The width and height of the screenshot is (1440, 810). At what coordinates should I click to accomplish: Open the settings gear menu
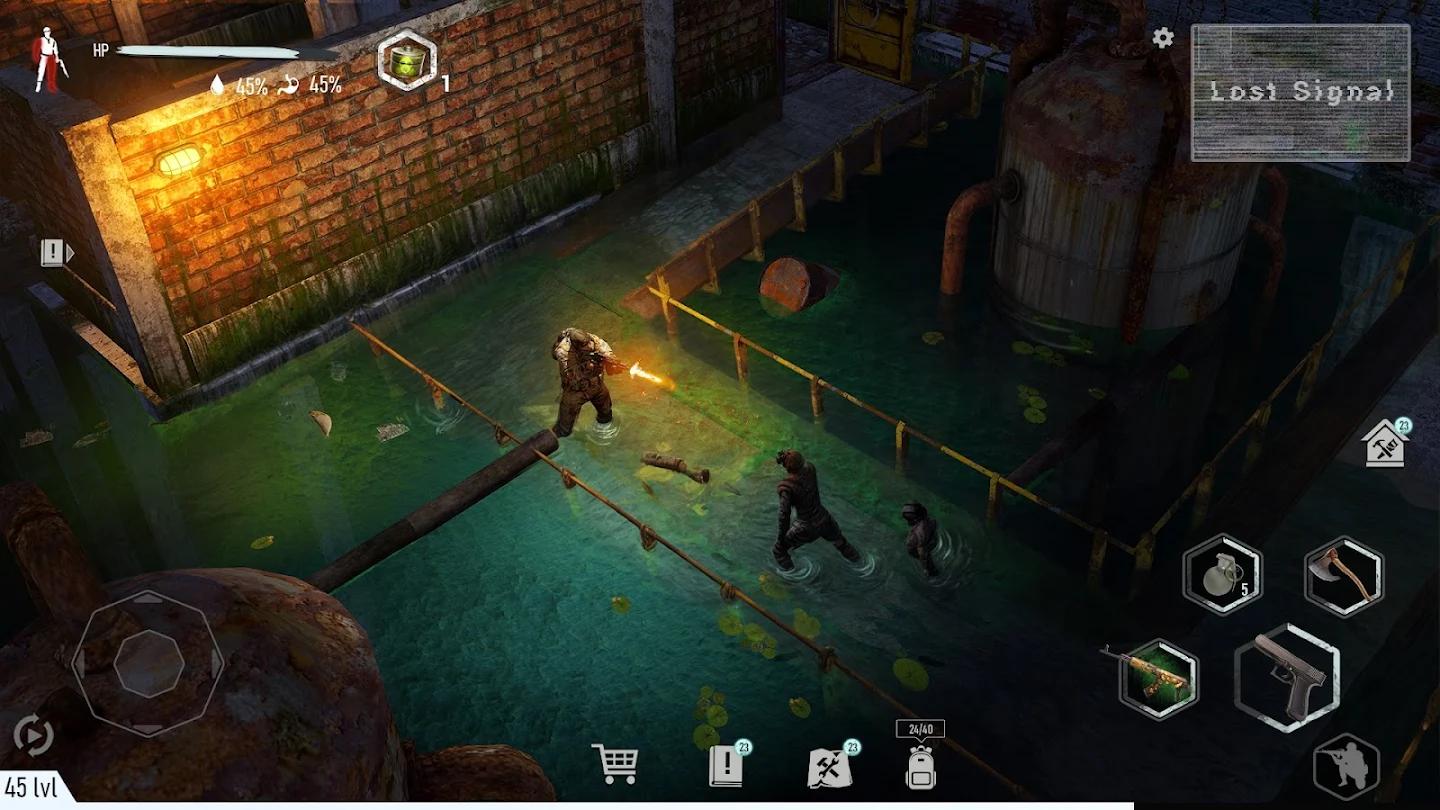[x=1161, y=38]
